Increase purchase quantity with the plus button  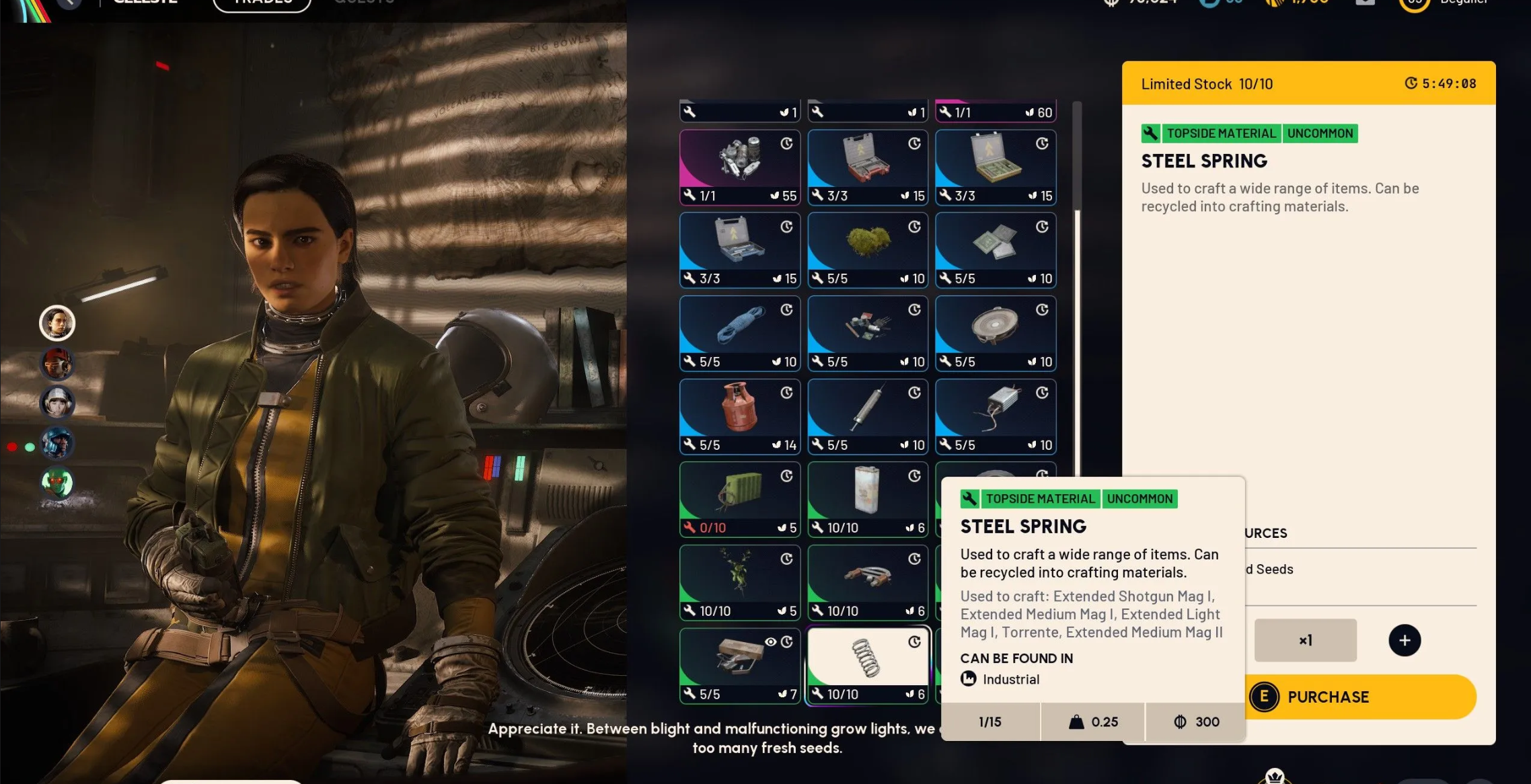click(1404, 640)
